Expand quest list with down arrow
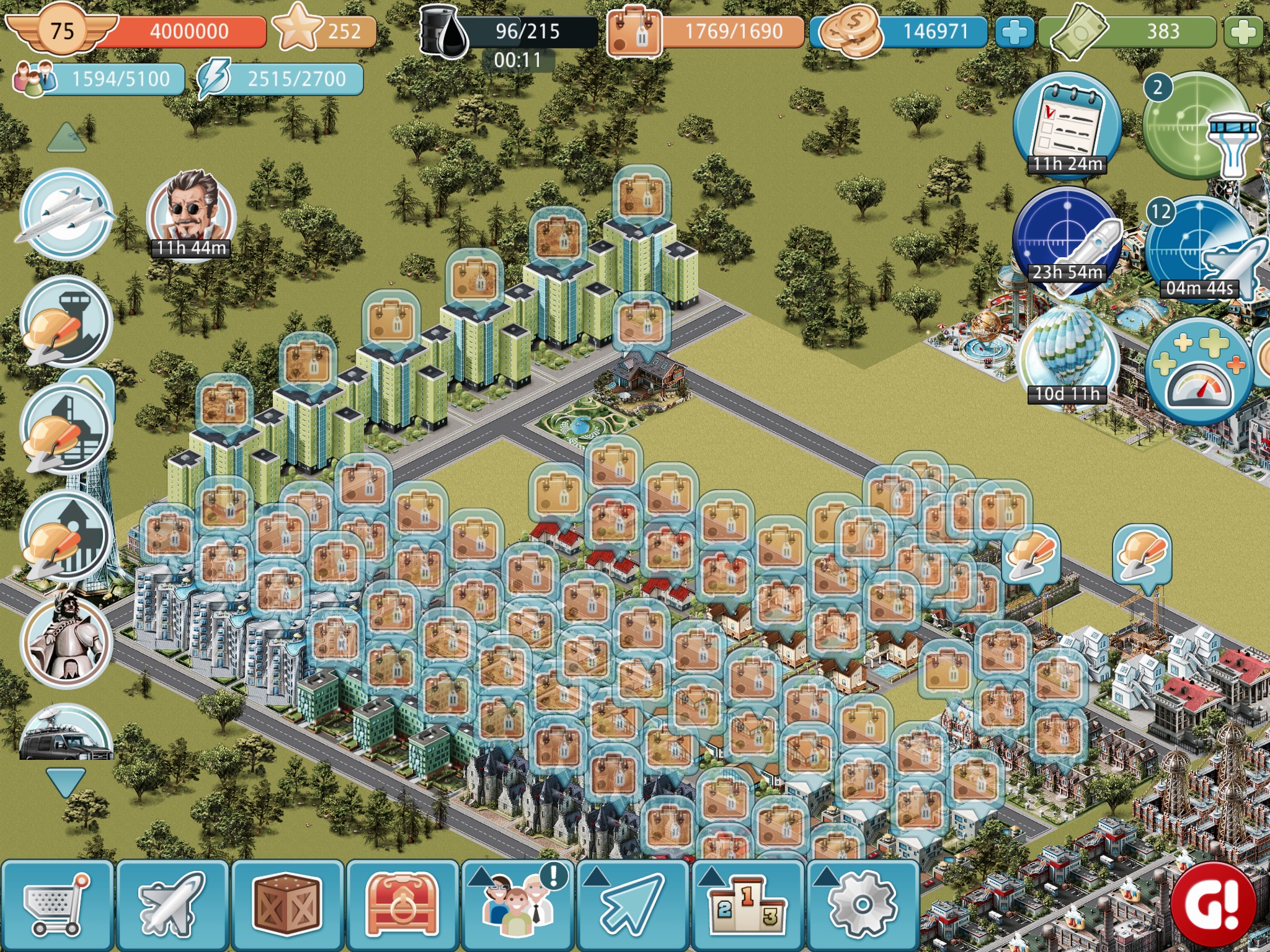Viewport: 1270px width, 952px height. [x=66, y=782]
